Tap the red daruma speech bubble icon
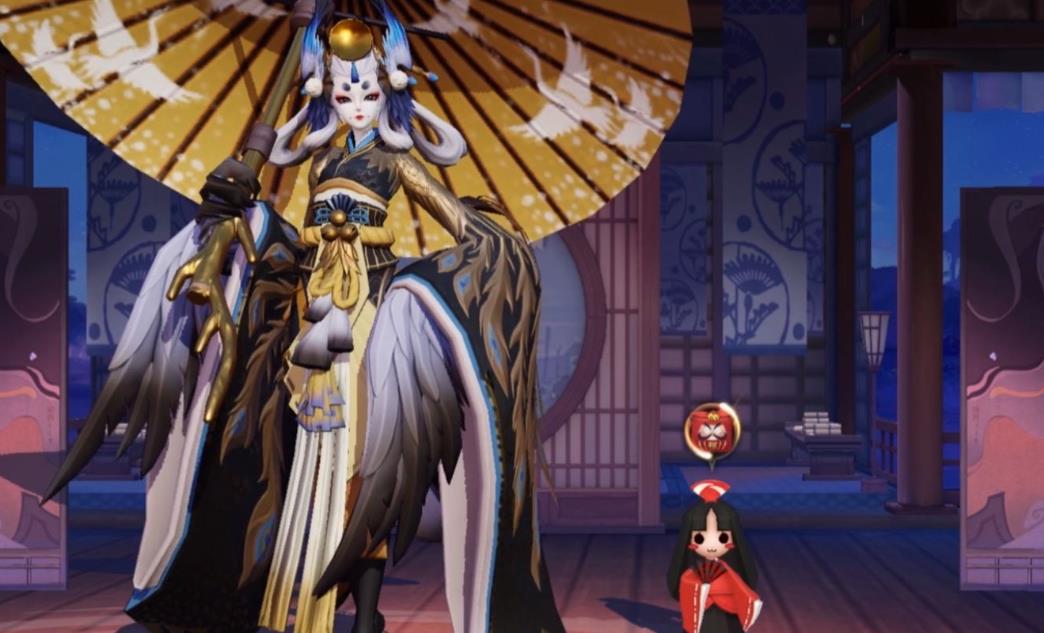The image size is (1044, 633). [712, 430]
